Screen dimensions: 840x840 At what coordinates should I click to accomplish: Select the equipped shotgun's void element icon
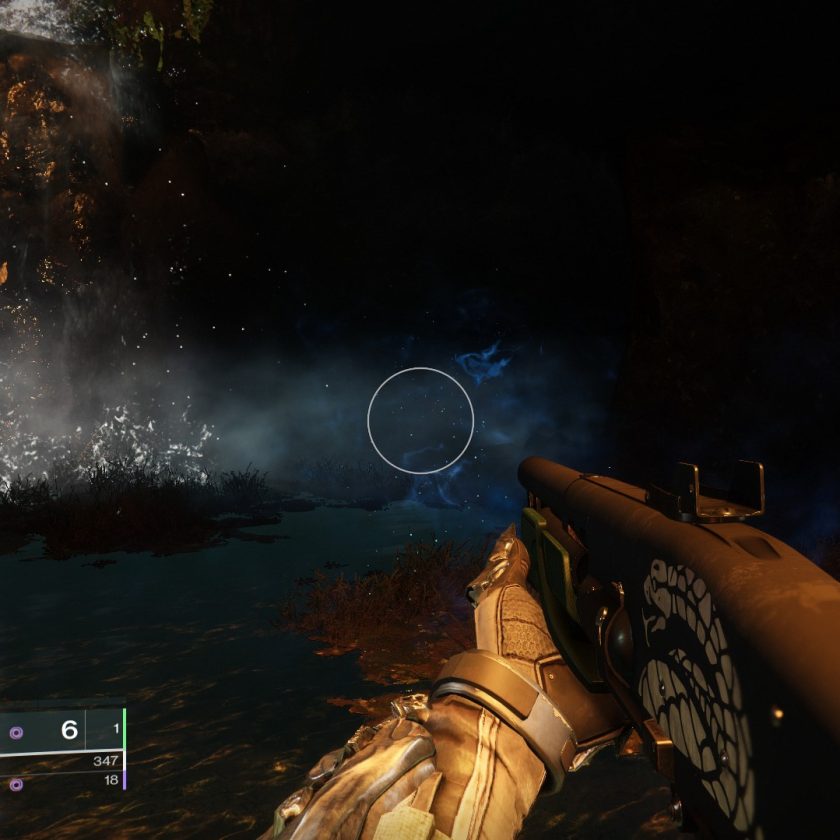15,732
